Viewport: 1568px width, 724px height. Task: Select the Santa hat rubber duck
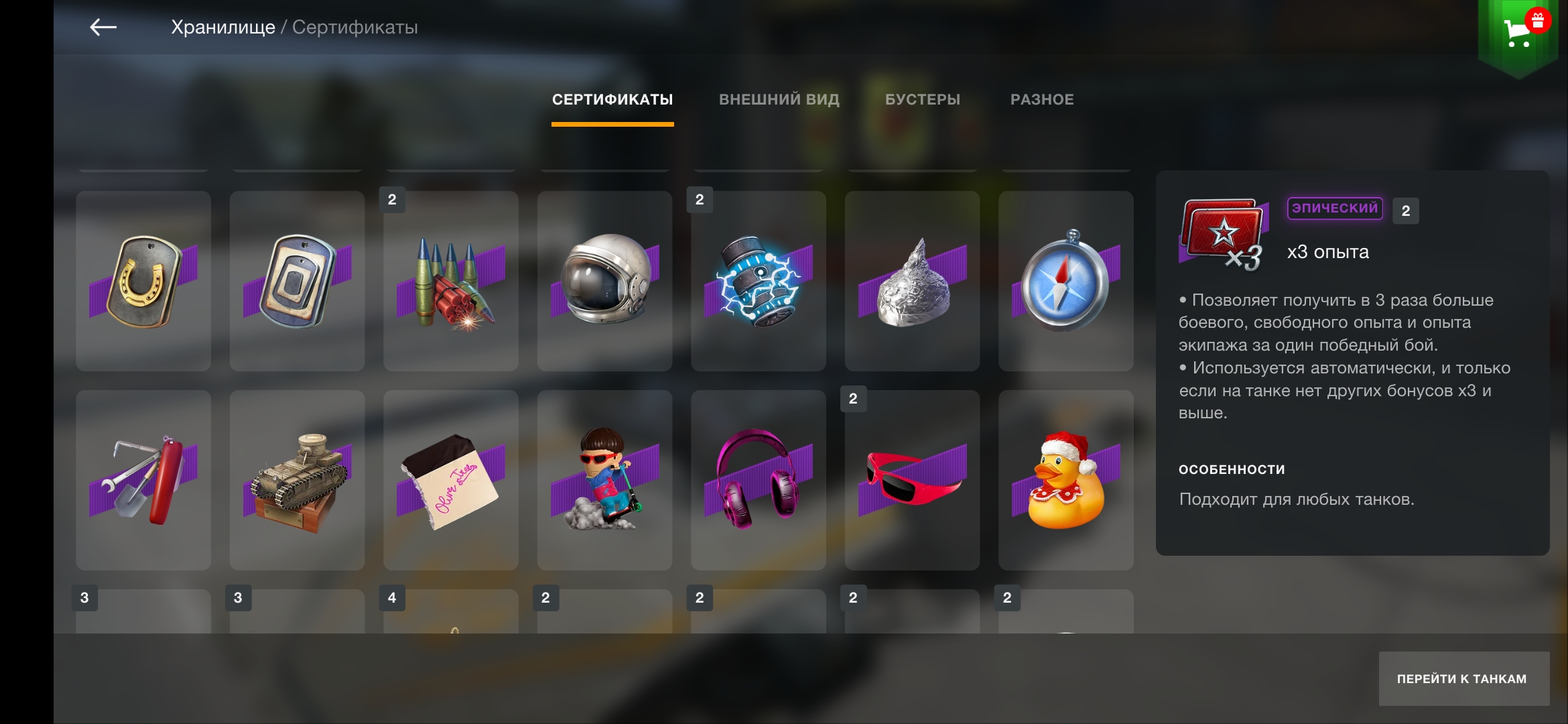click(1066, 481)
